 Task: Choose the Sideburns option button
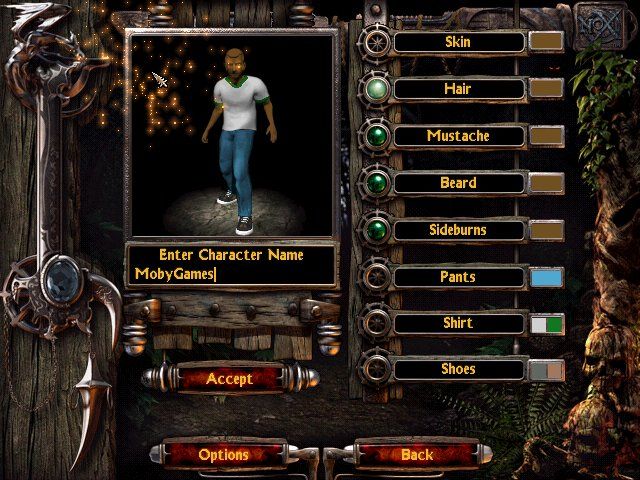click(458, 230)
